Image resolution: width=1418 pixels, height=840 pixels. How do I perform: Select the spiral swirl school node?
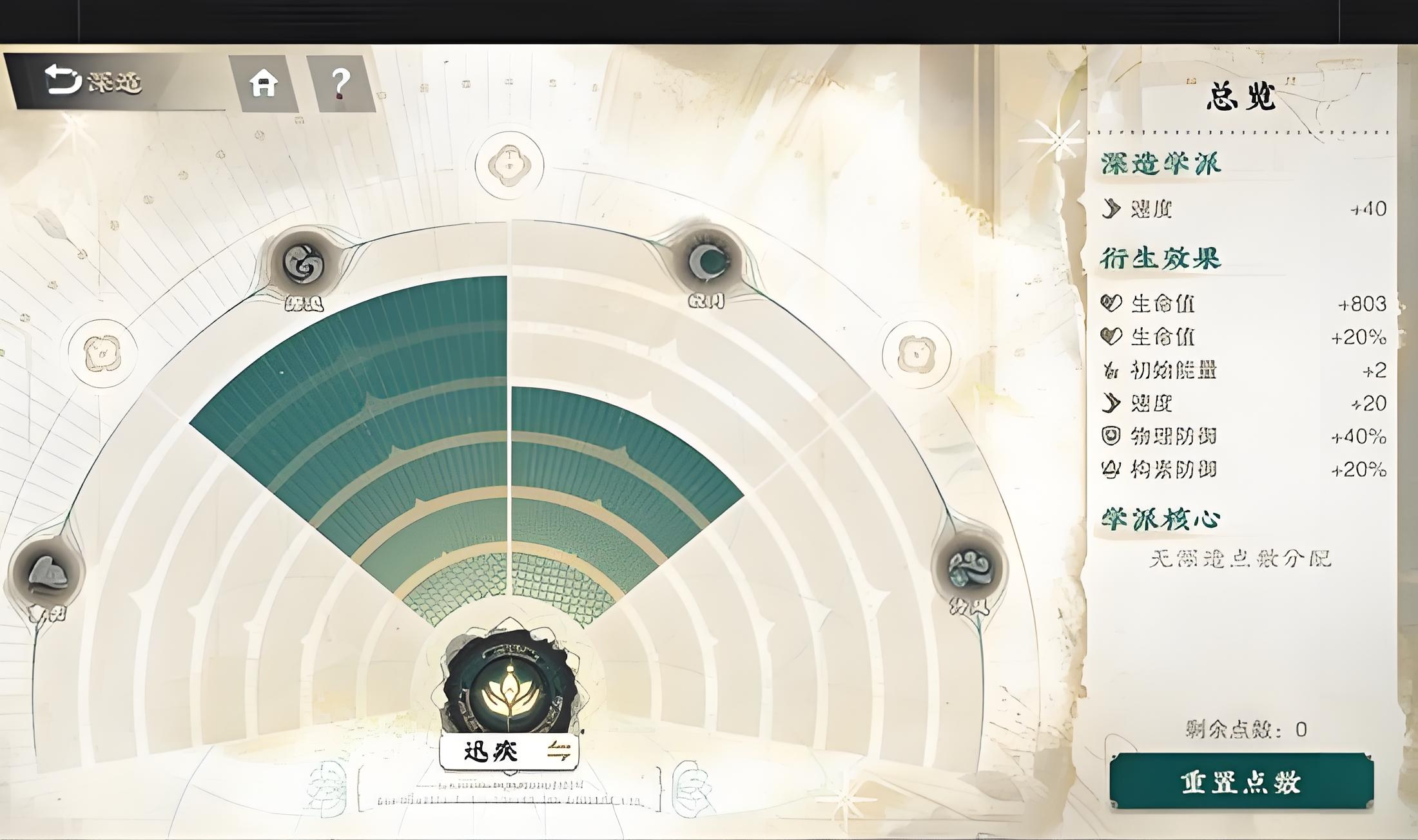[304, 263]
